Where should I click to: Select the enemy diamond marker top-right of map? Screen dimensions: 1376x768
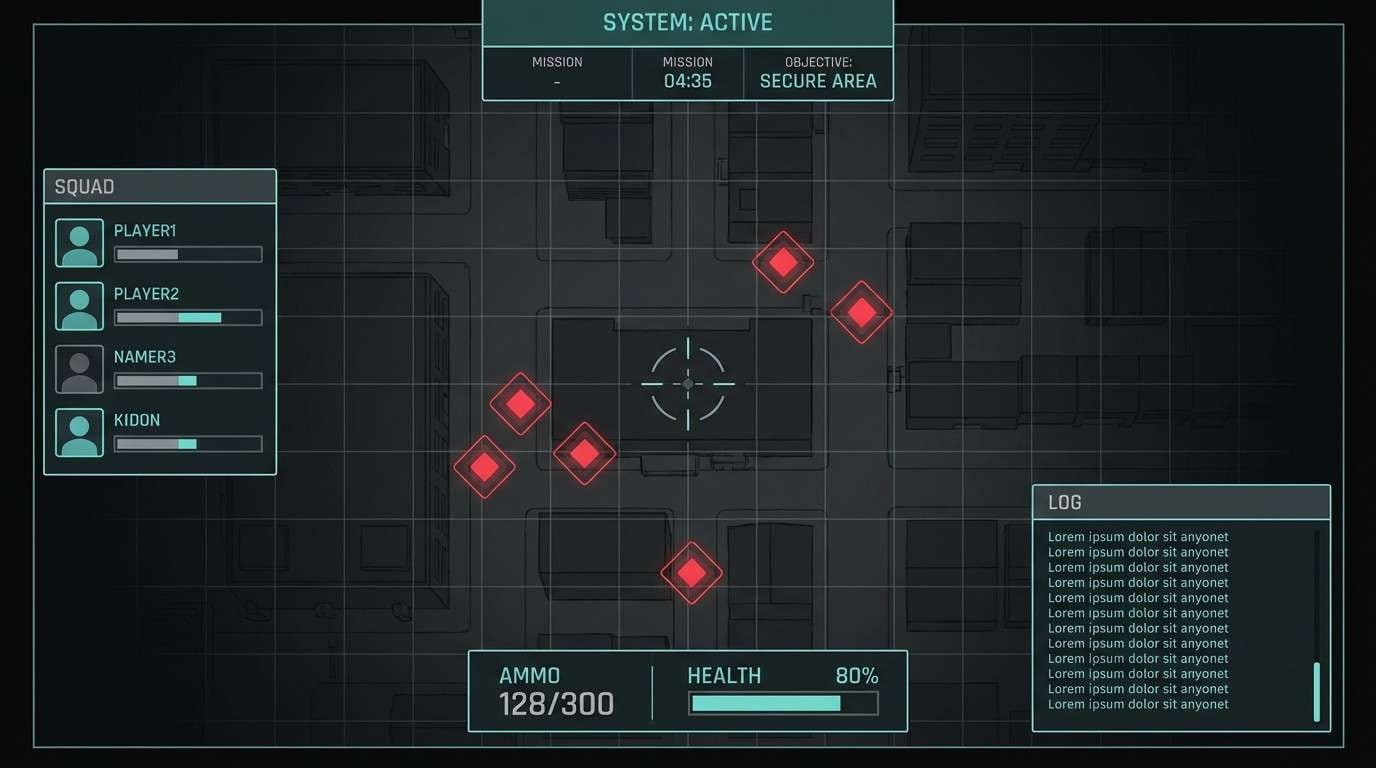(860, 311)
